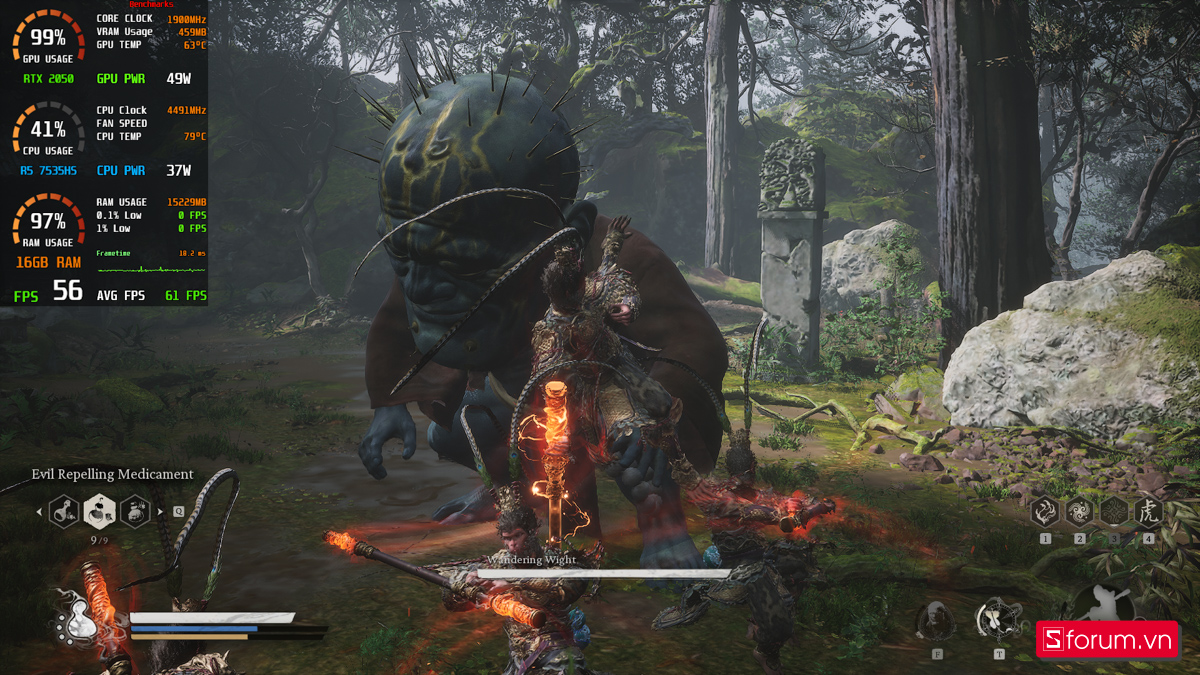Cast the flame-shaped spell in slot 1
Viewport: 1200px width, 675px height.
coord(1045,512)
